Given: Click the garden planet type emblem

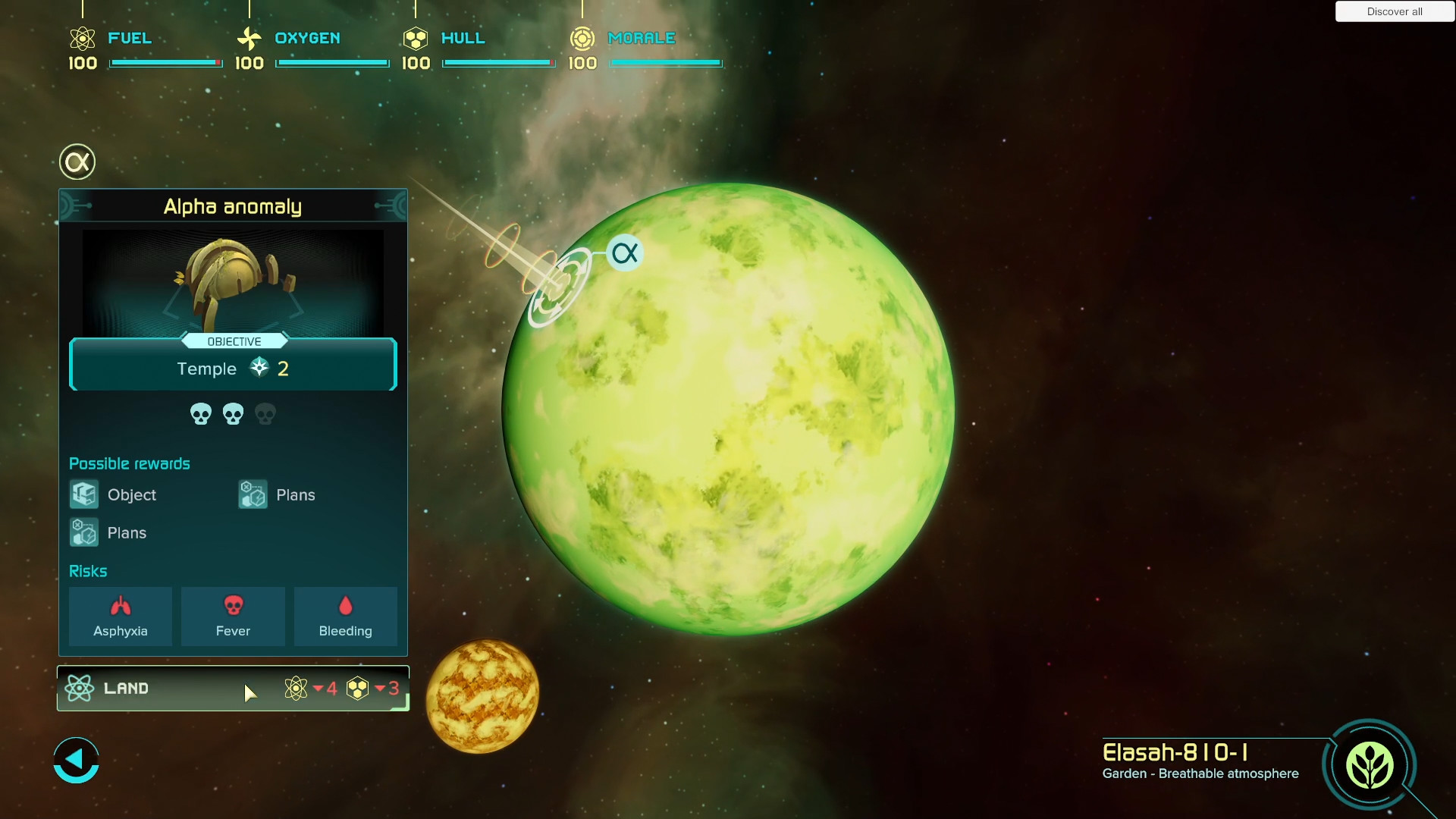Looking at the screenshot, I should click(1369, 765).
